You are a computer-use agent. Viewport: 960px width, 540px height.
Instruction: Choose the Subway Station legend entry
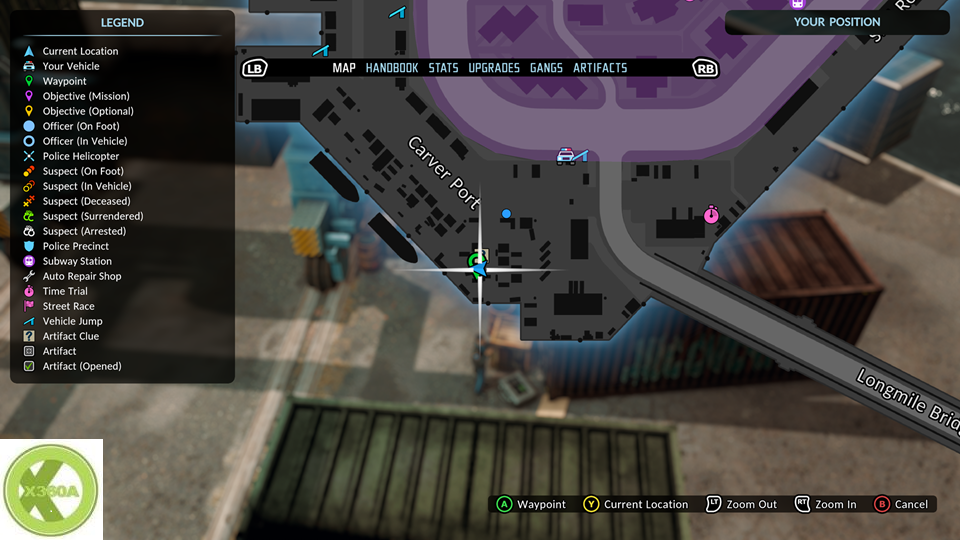[77, 261]
